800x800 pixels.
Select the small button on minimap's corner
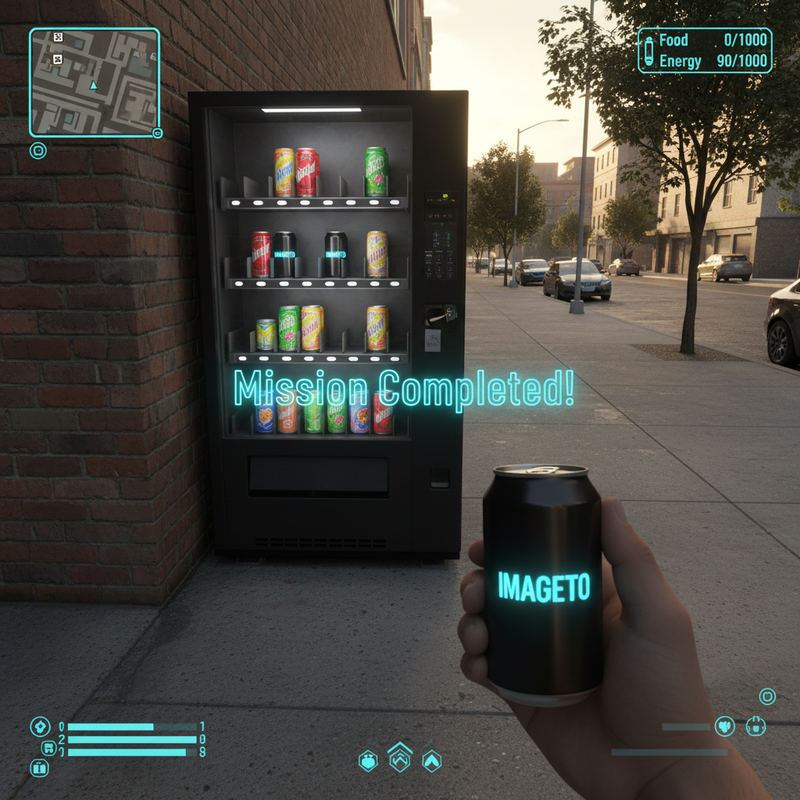[157, 132]
